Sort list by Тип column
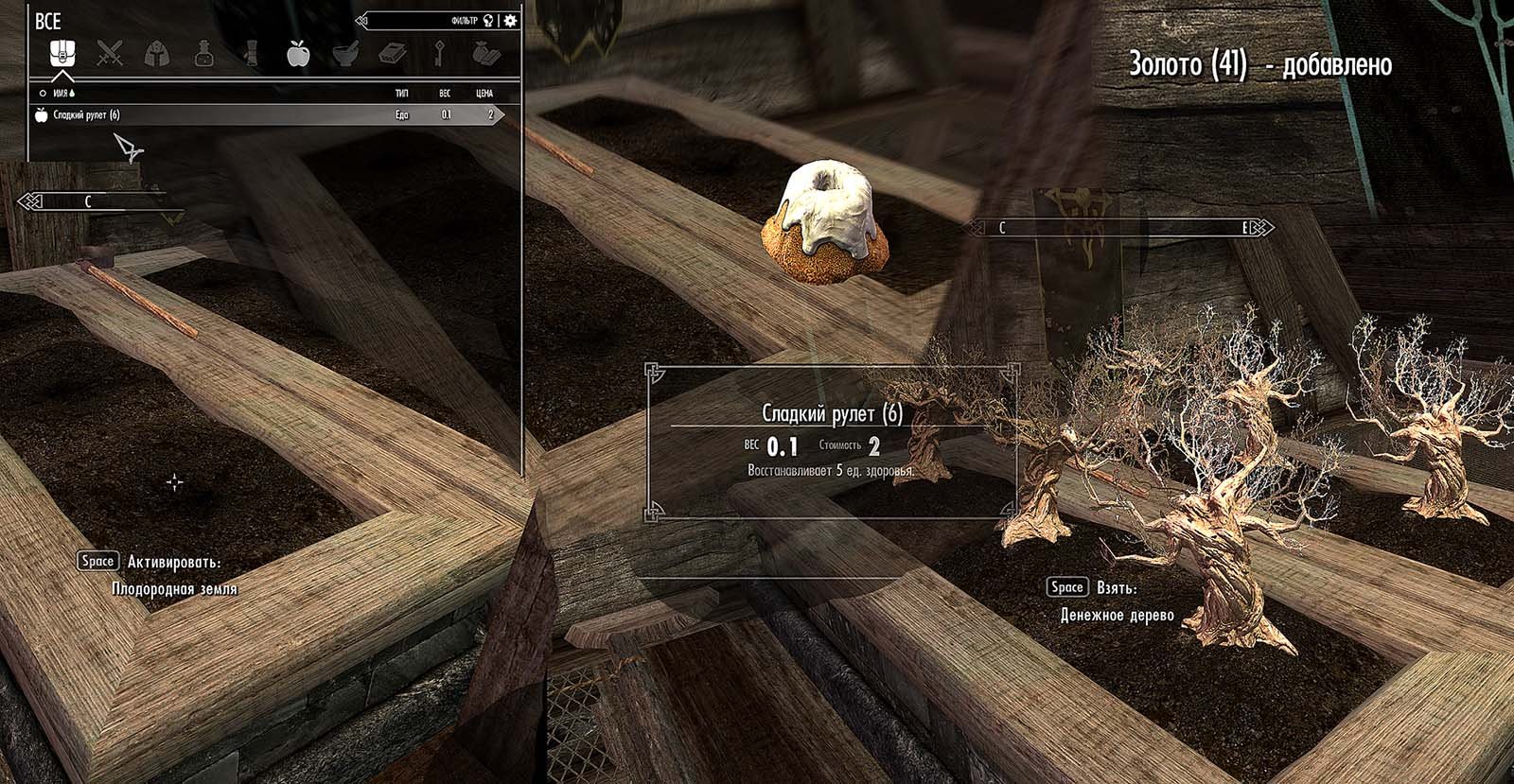The height and width of the screenshot is (784, 1514). pos(401,94)
